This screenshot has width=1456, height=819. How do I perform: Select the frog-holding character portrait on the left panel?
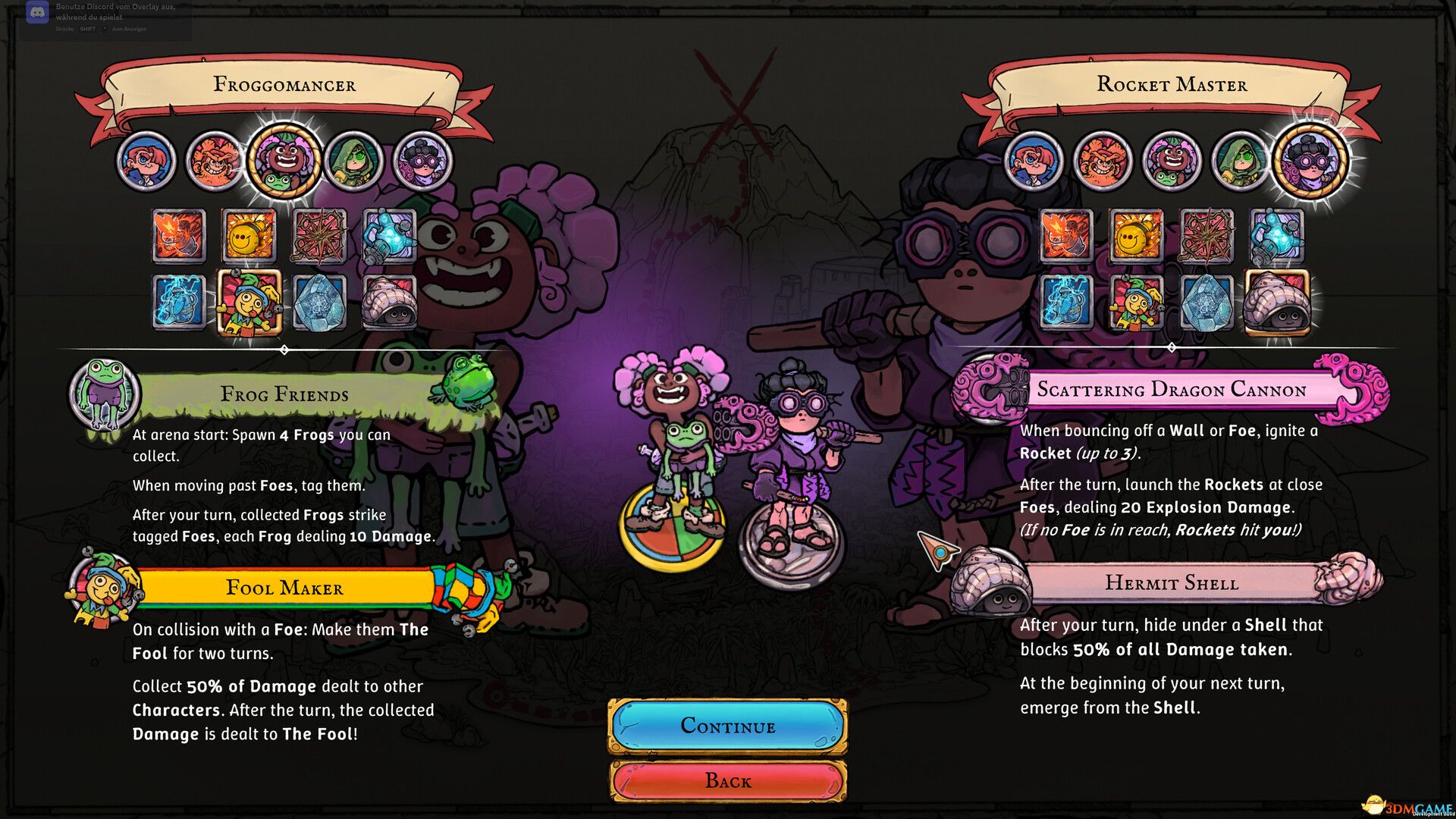point(284,161)
